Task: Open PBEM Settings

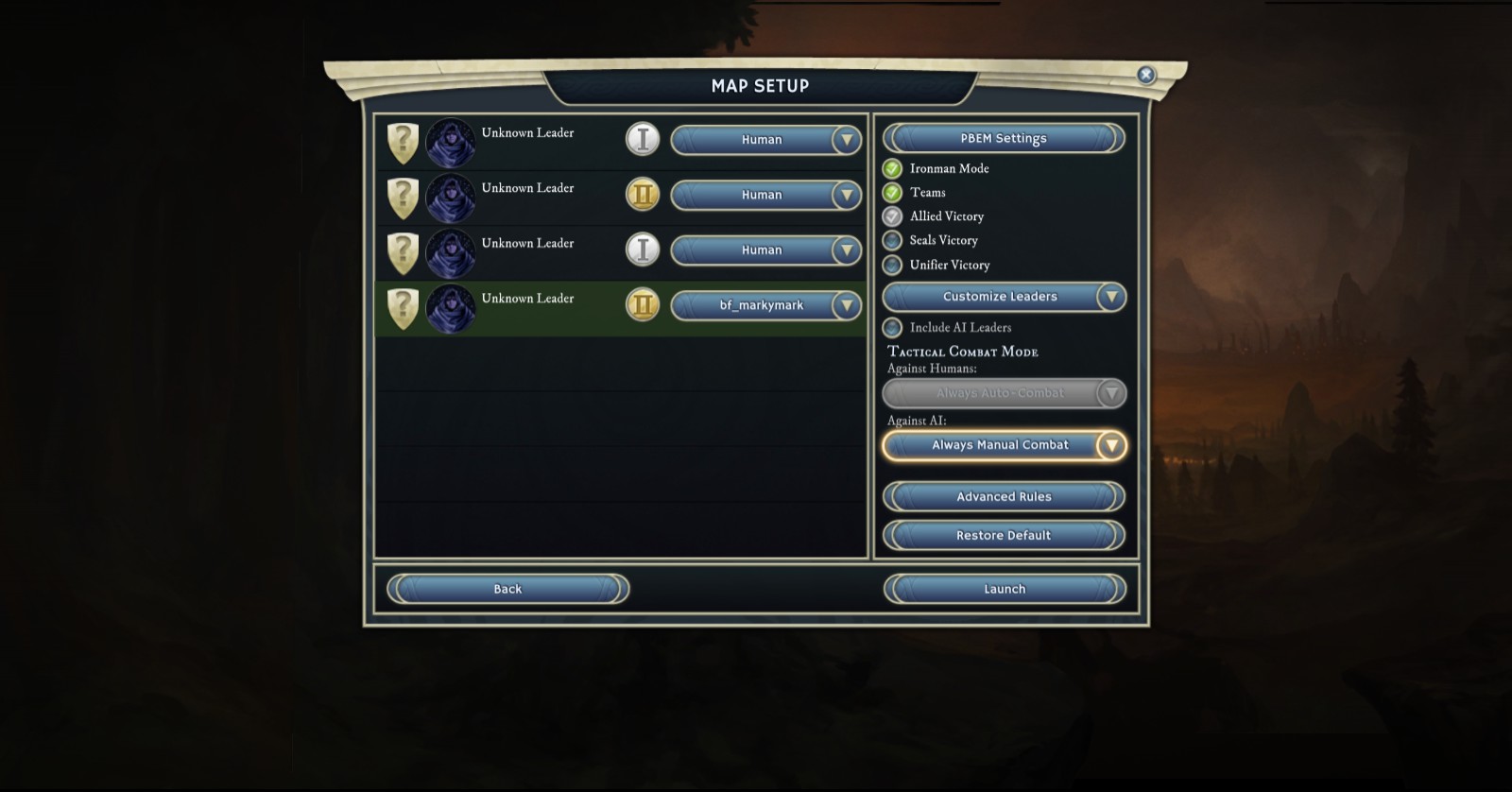Action: pyautogui.click(x=1004, y=138)
